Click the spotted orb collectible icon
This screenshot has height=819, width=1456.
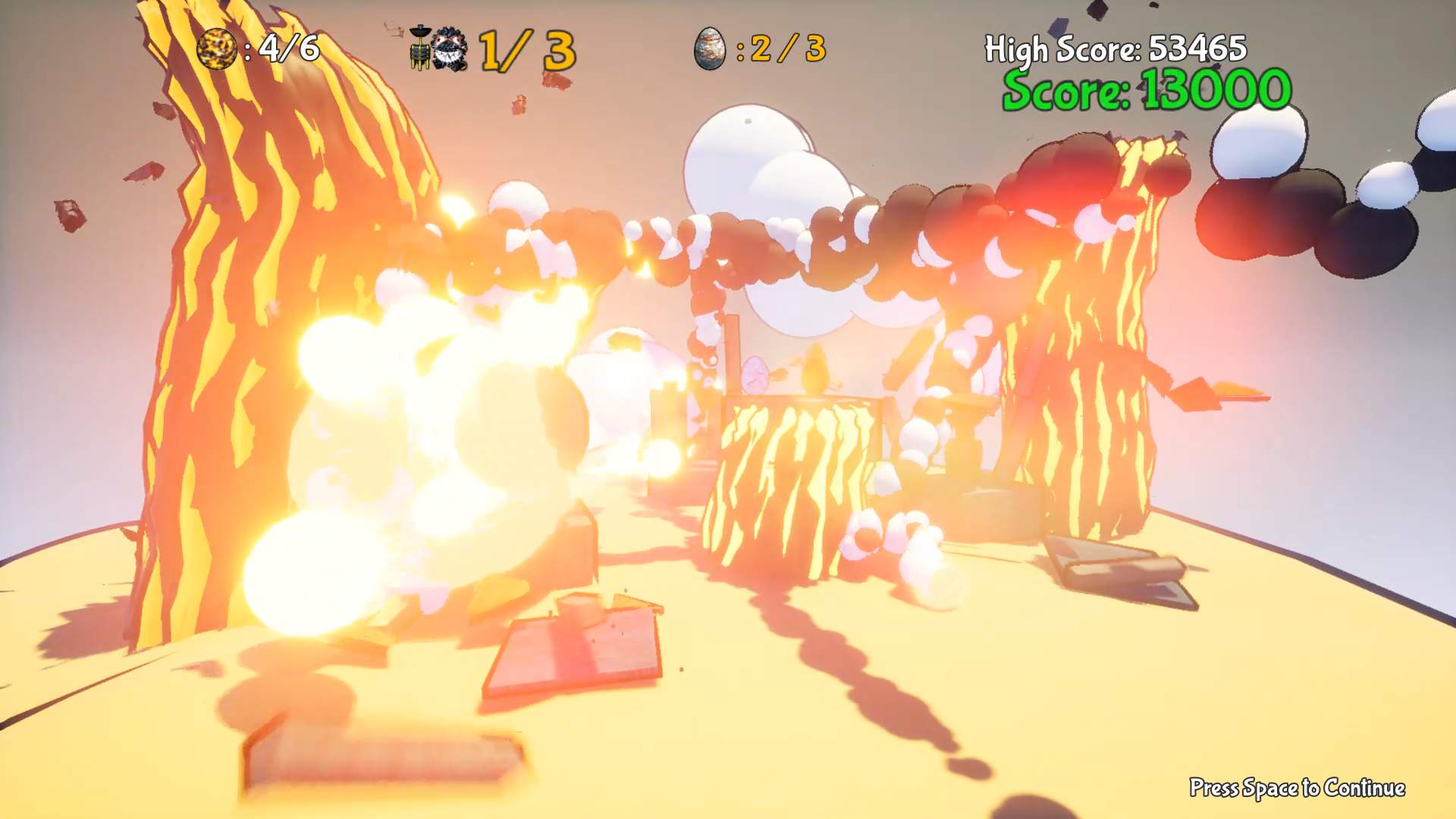coord(216,49)
